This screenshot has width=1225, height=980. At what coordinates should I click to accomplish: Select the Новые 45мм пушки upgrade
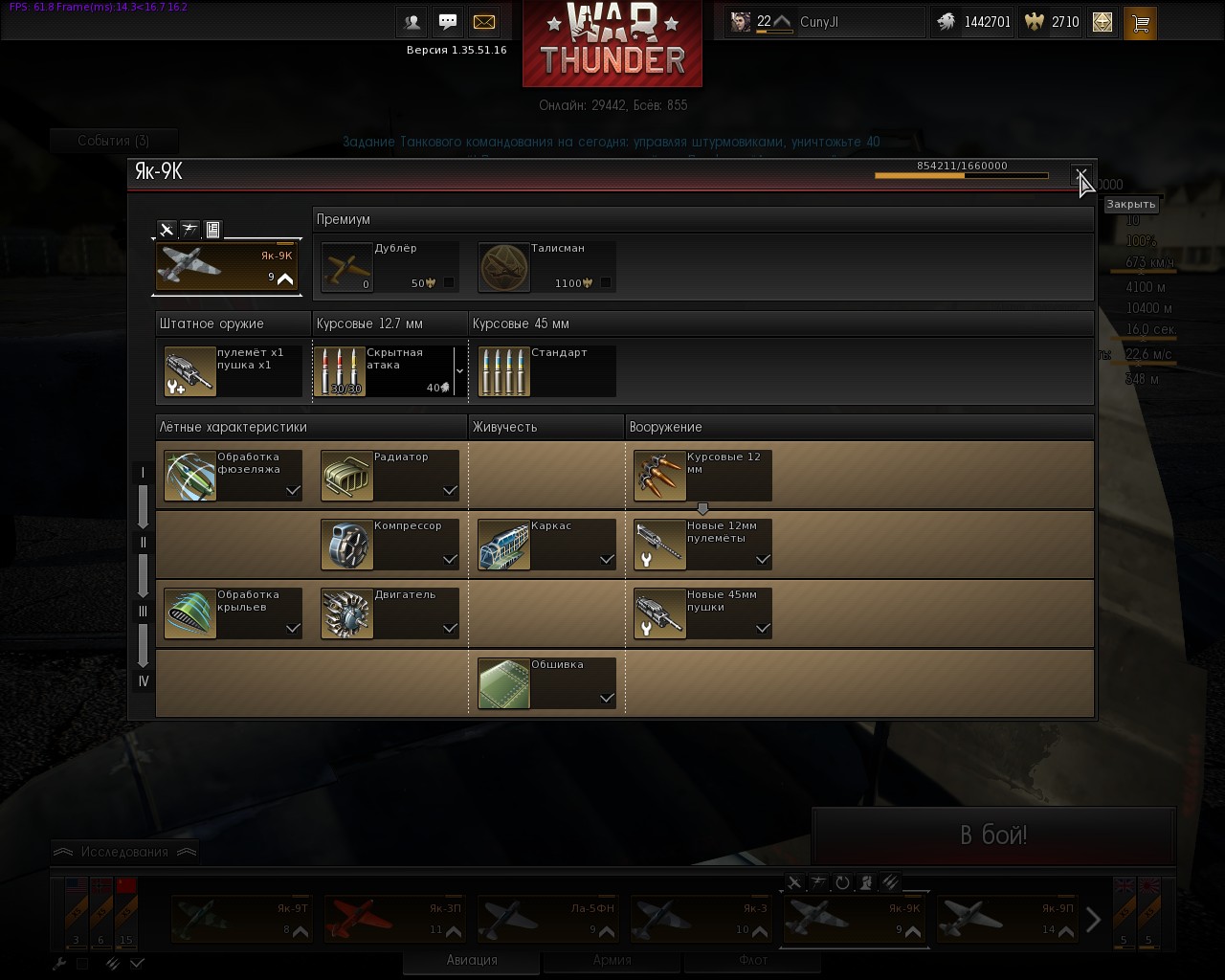[702, 613]
